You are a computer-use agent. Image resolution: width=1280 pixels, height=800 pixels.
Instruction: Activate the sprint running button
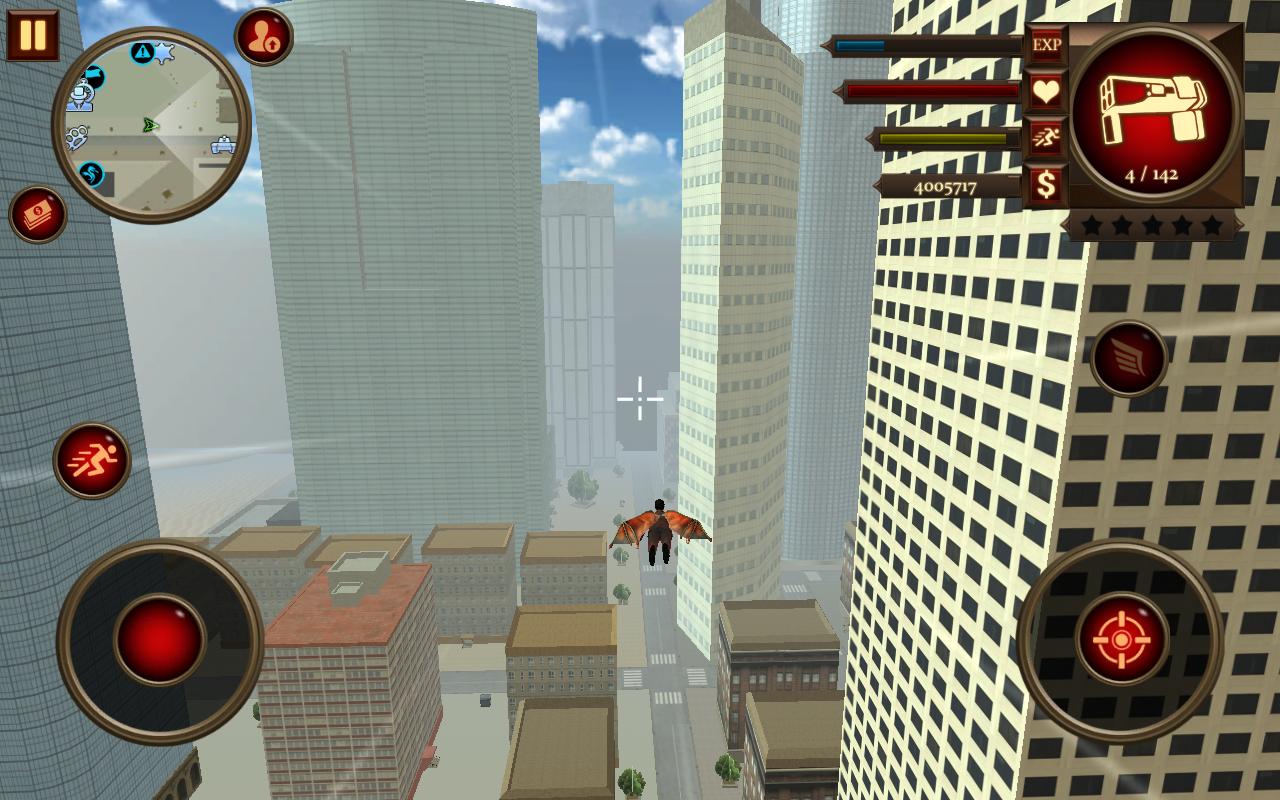92,460
